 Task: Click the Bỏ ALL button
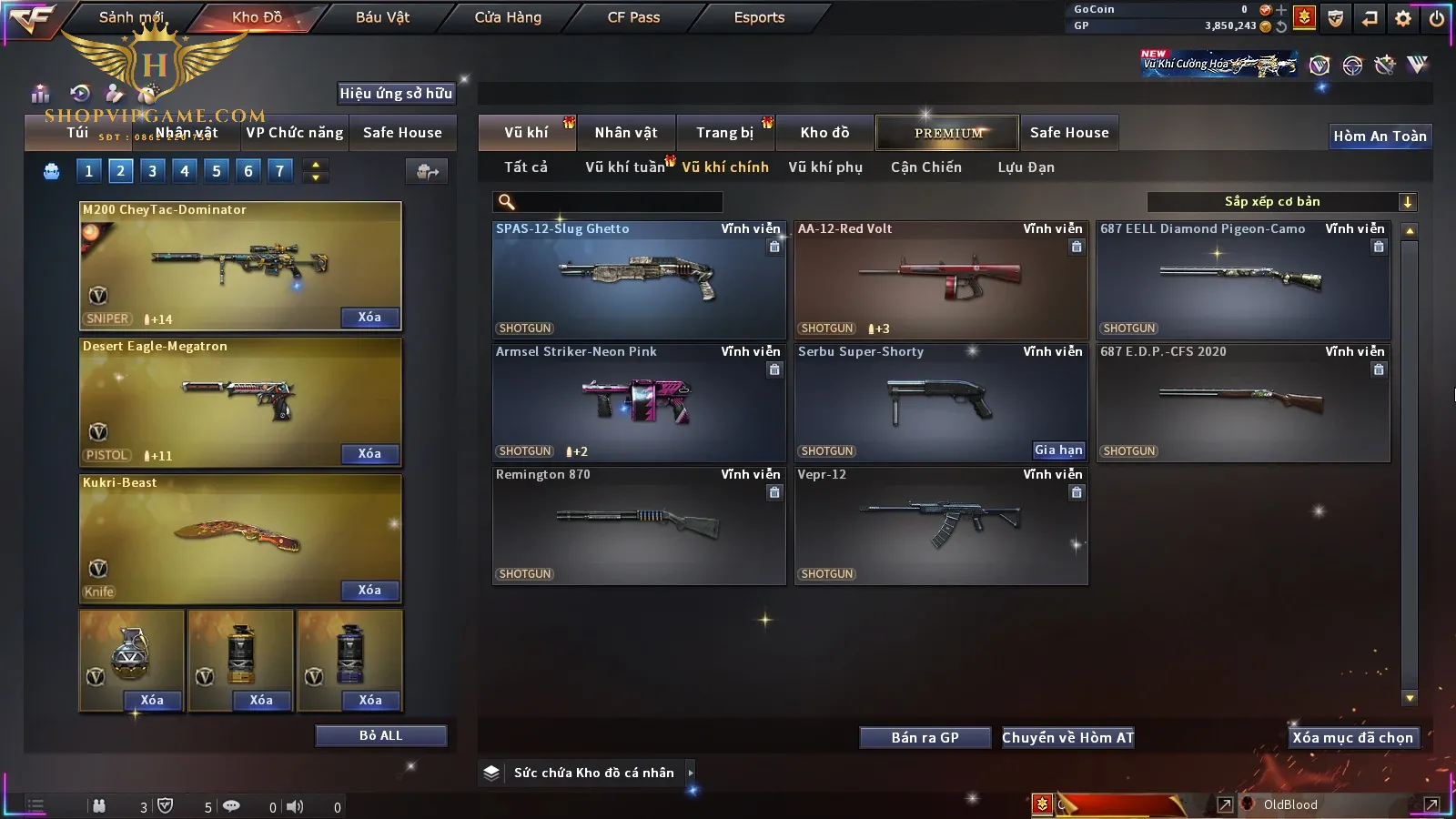tap(380, 735)
